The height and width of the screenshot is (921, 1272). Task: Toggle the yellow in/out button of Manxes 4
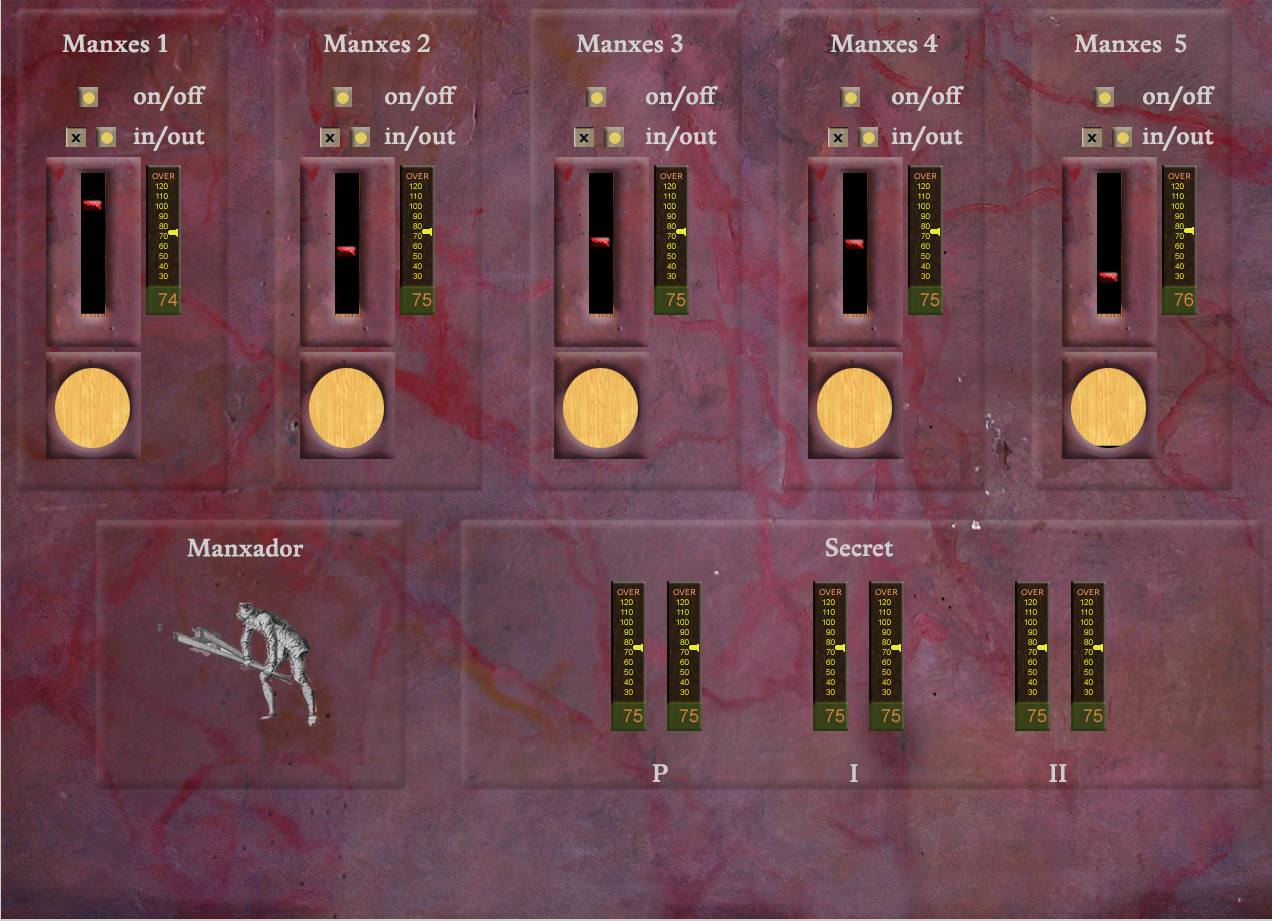[x=869, y=137]
